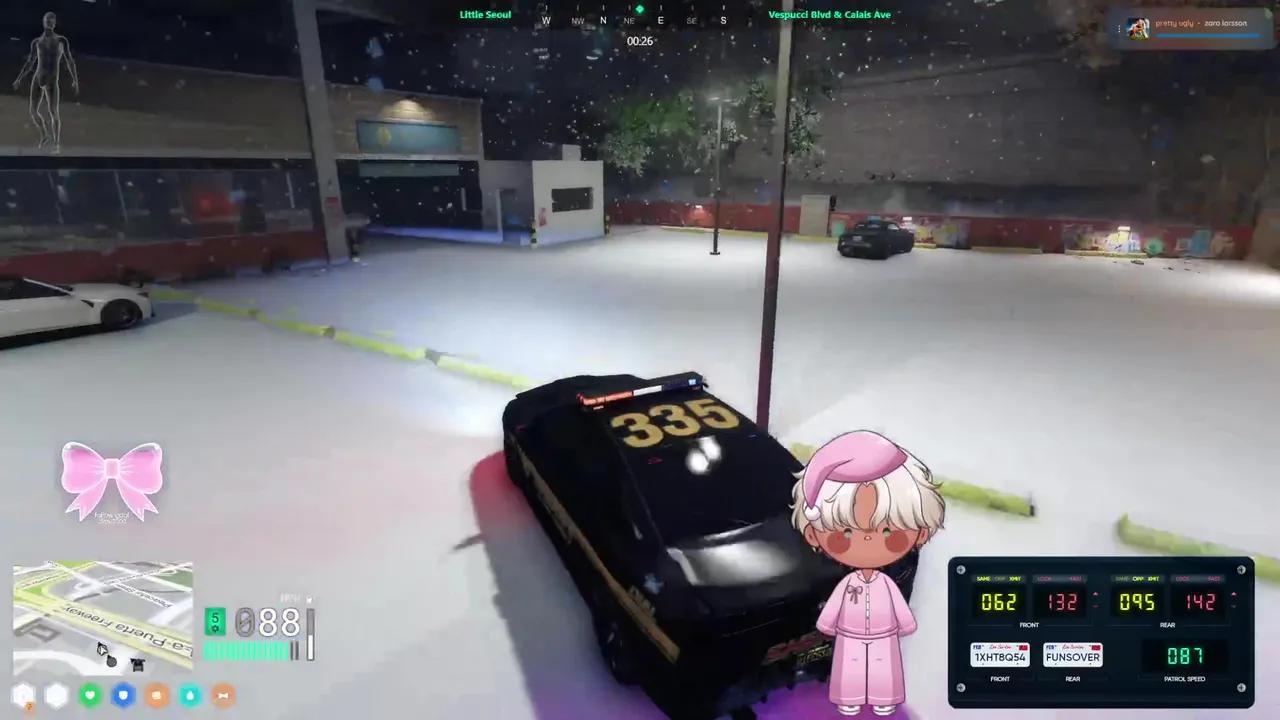
Task: Click the down arrow beside rear locked speed
Action: [1234, 605]
